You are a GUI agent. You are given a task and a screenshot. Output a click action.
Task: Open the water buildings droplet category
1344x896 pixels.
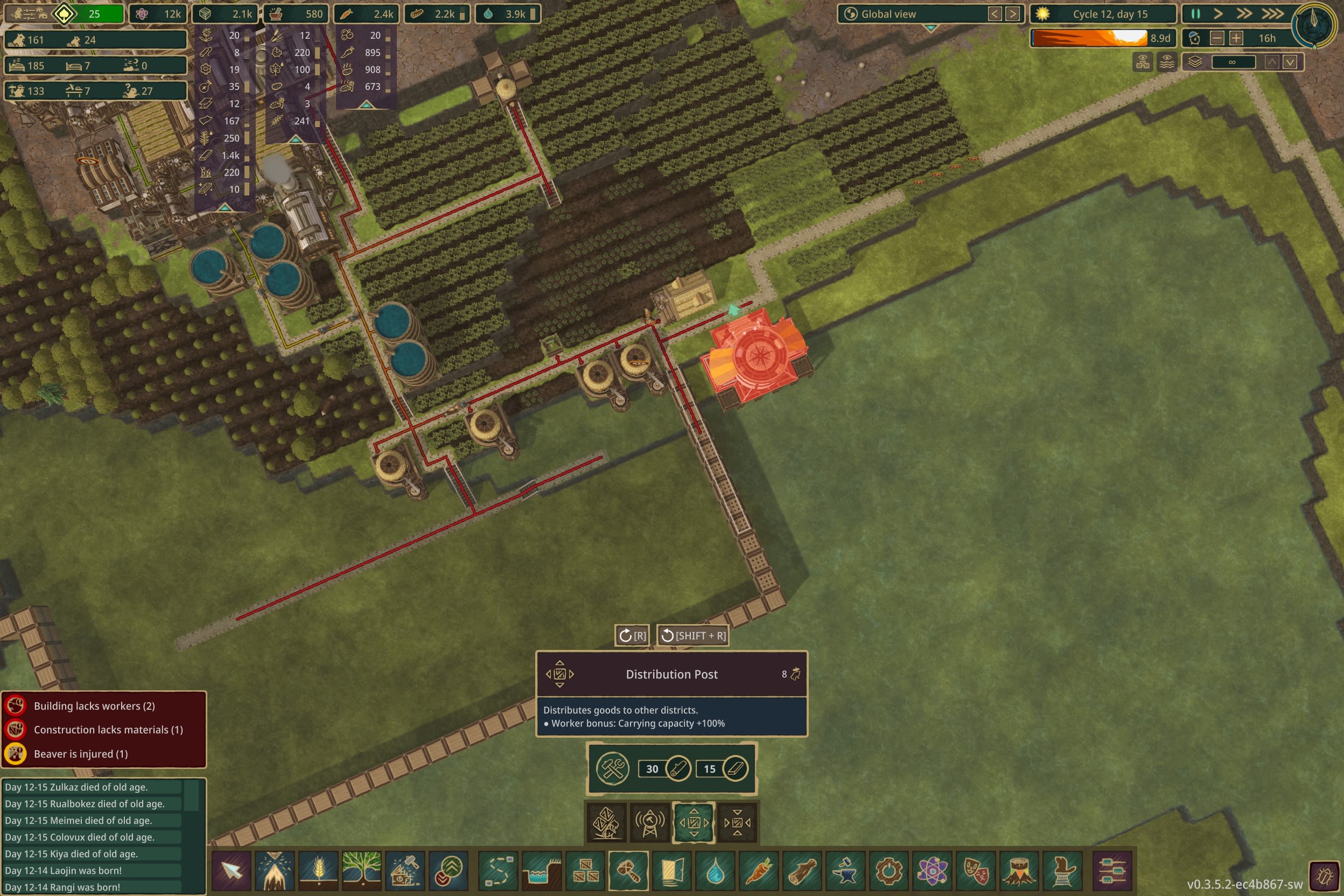pyautogui.click(x=716, y=871)
